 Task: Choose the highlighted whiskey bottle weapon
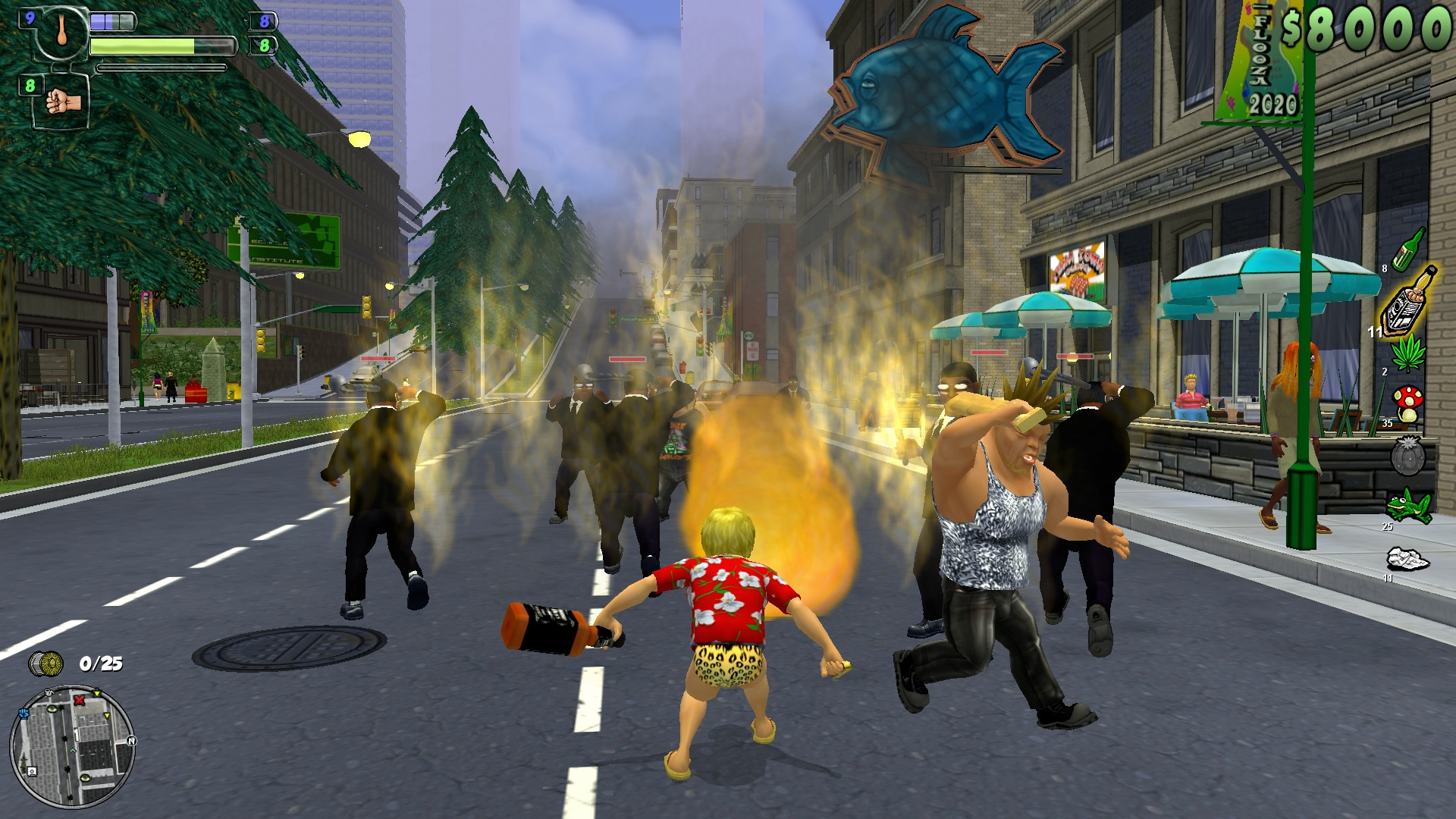pyautogui.click(x=1409, y=301)
